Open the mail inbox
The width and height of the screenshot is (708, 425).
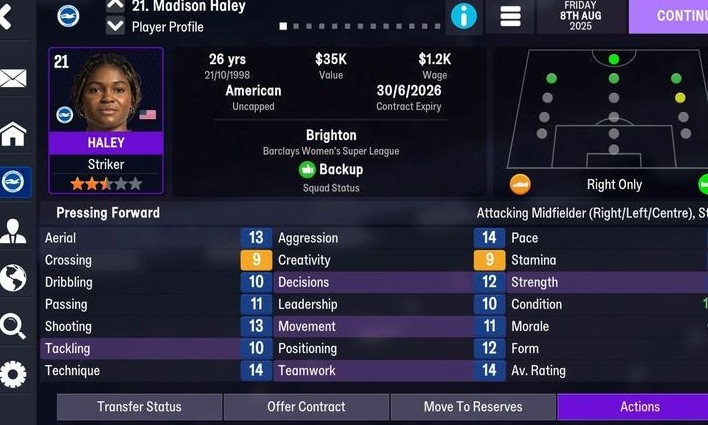pos(13,79)
